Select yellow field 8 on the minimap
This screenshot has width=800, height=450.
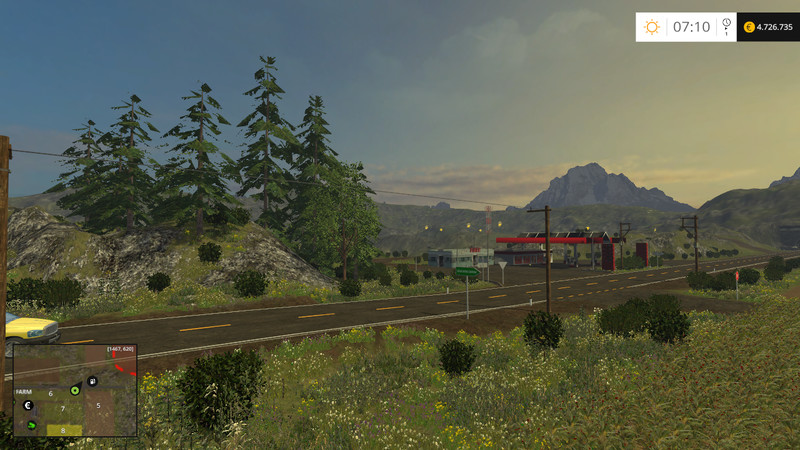63,430
